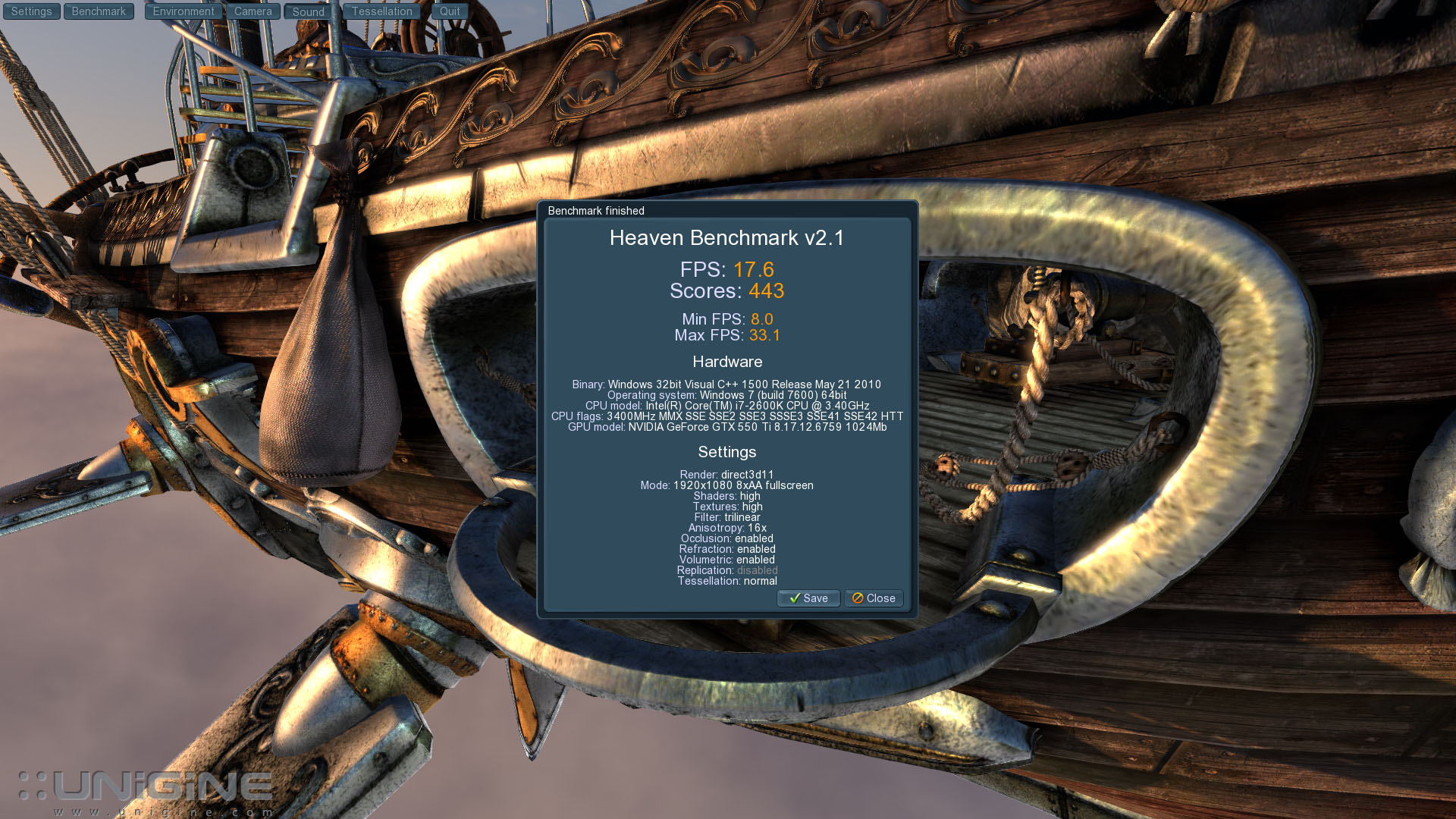The height and width of the screenshot is (819, 1456).
Task: Open the Environment options
Action: tap(184, 11)
